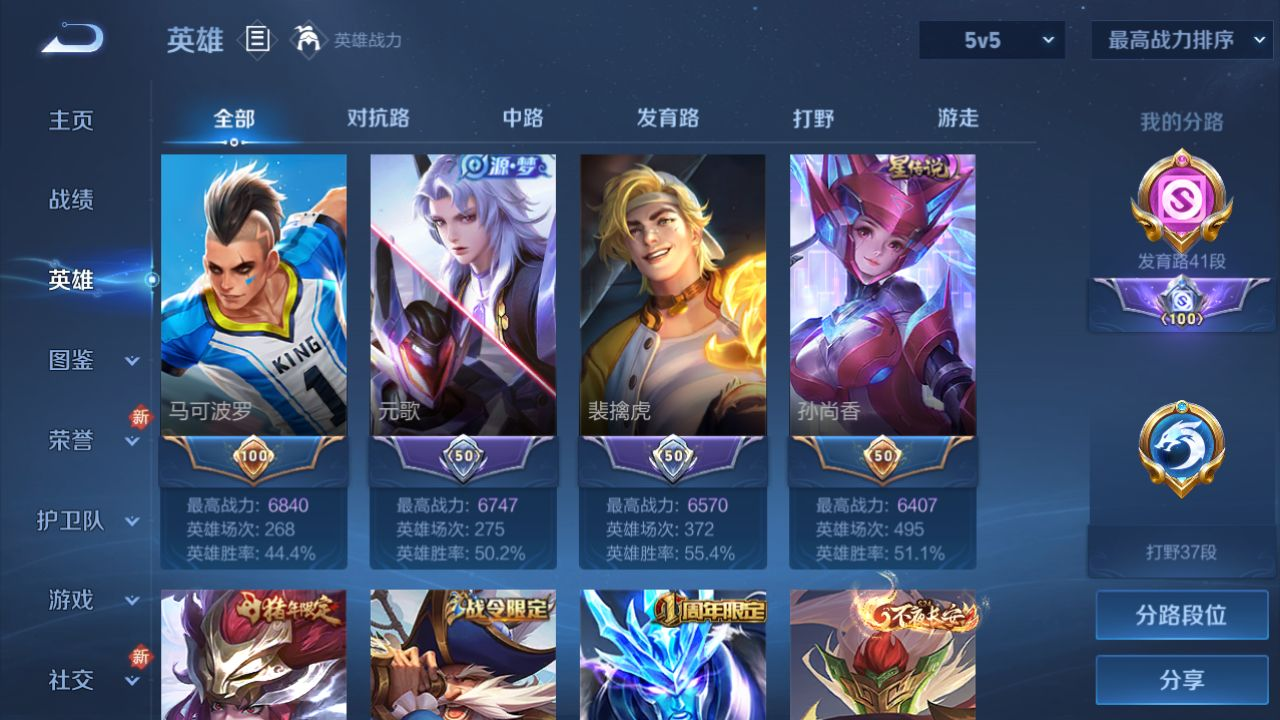Viewport: 1280px width, 720px height.
Task: Open the 社交 sidebar entry
Action: (71, 680)
